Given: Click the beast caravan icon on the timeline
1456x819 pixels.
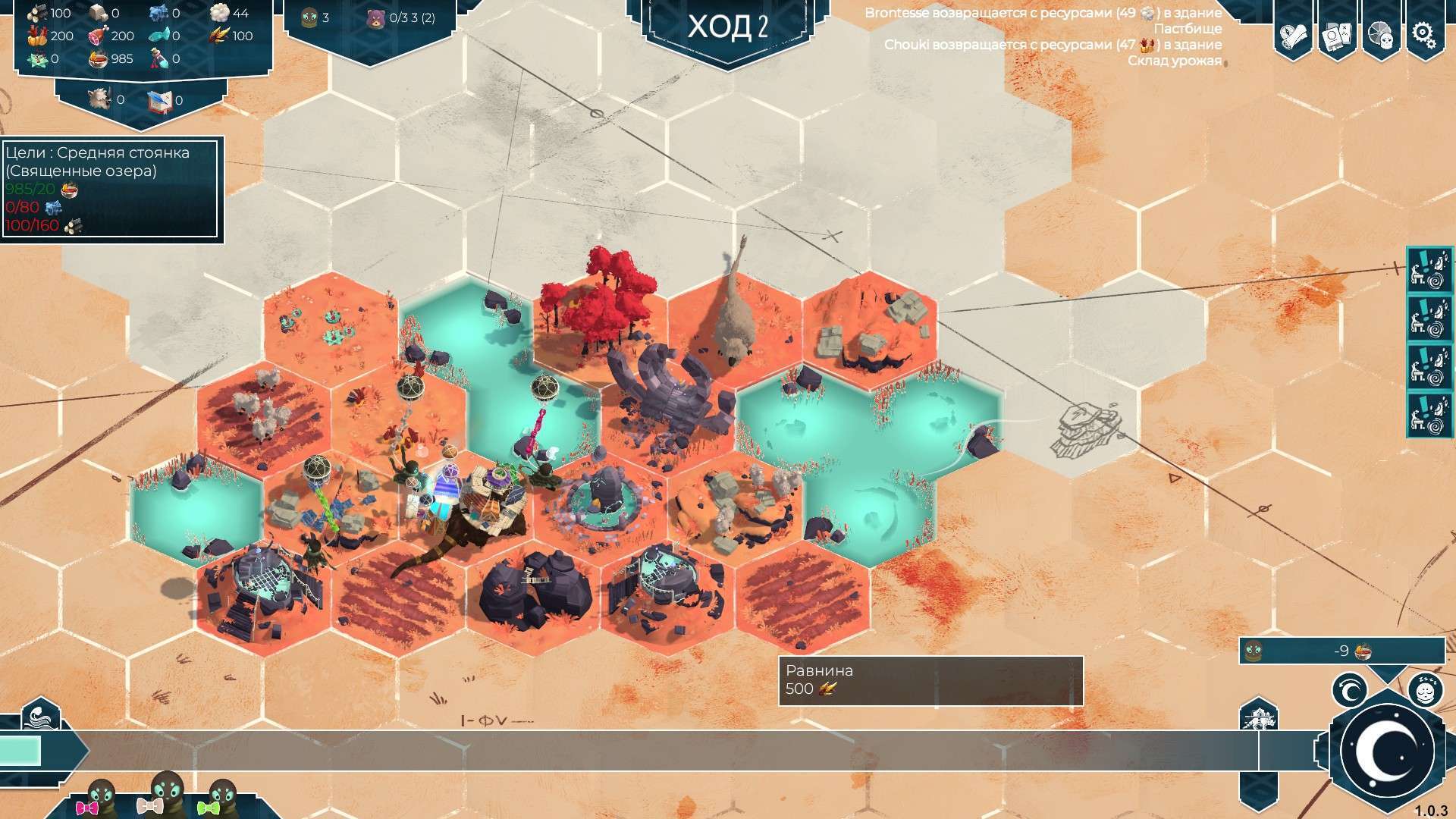Looking at the screenshot, I should tap(1258, 717).
